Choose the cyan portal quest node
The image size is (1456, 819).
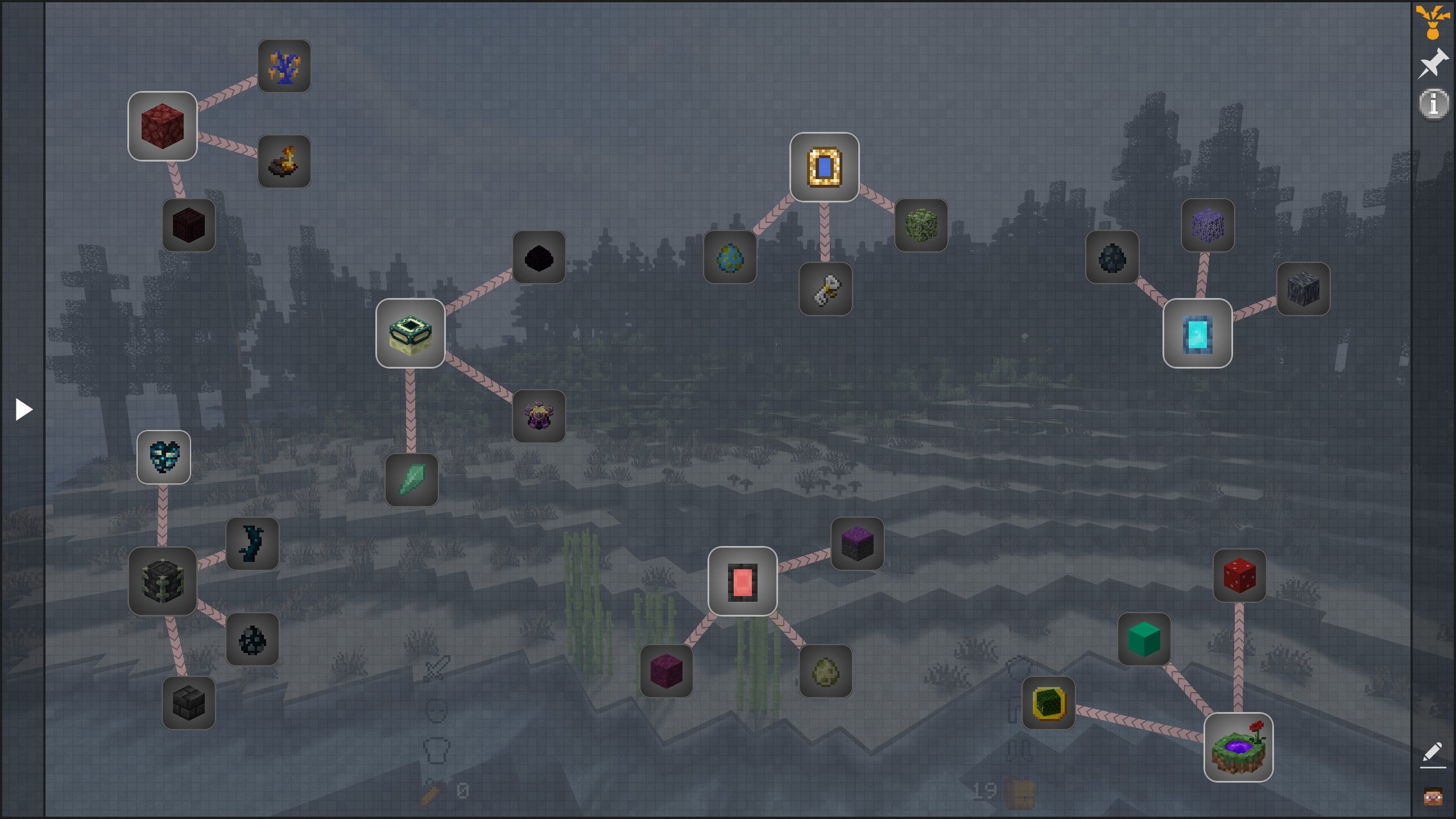click(x=1197, y=333)
